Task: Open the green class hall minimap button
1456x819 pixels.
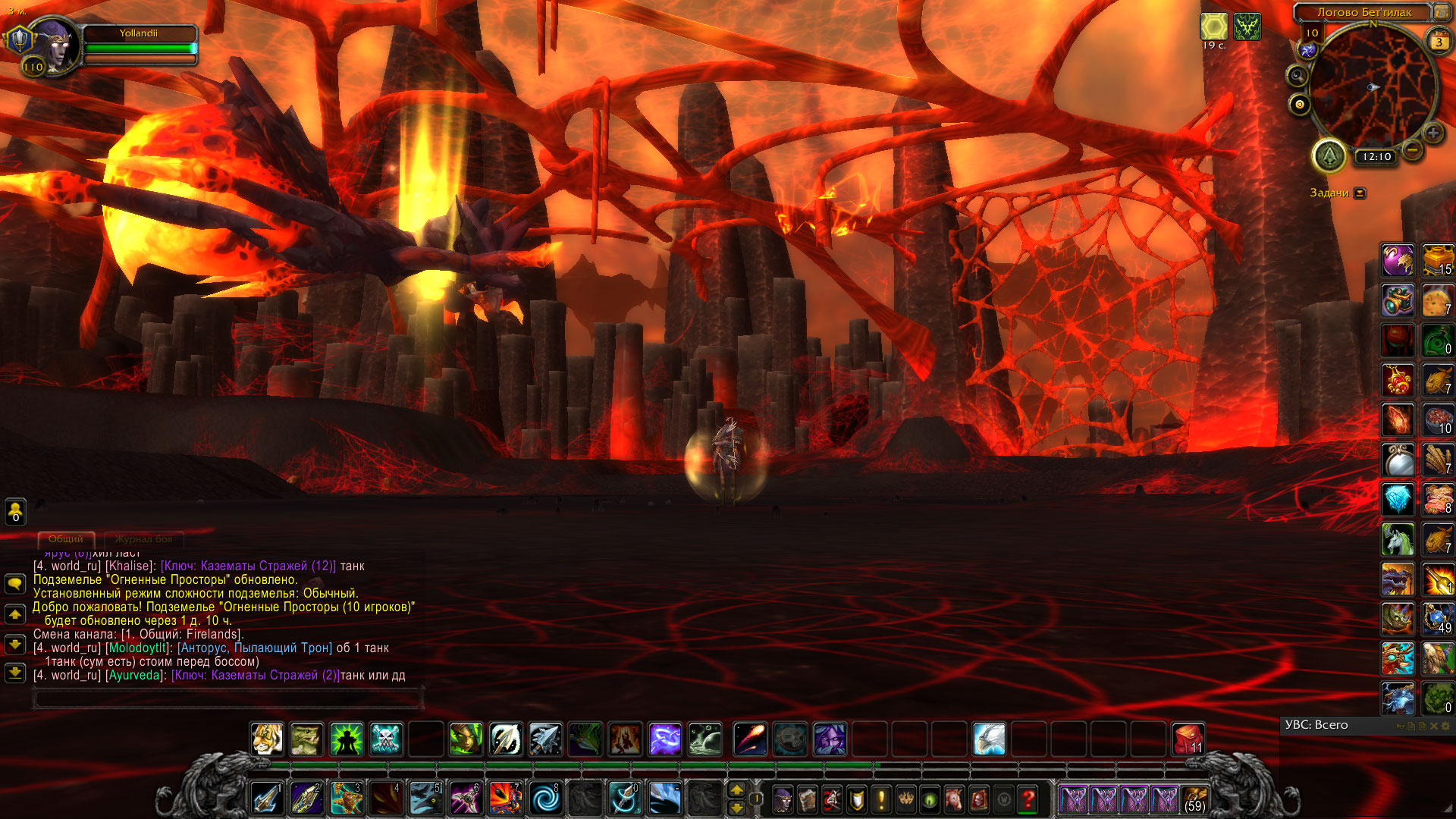Action: pos(1329,156)
